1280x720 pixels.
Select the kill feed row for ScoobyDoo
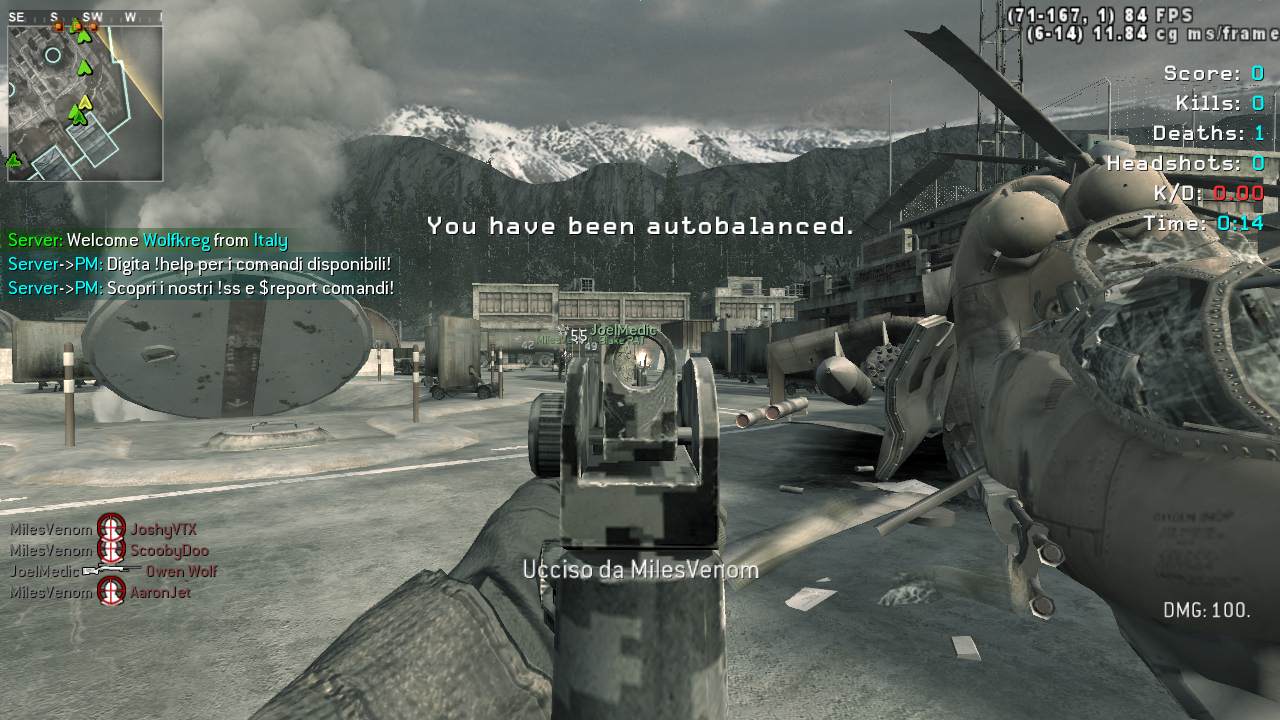pos(109,550)
